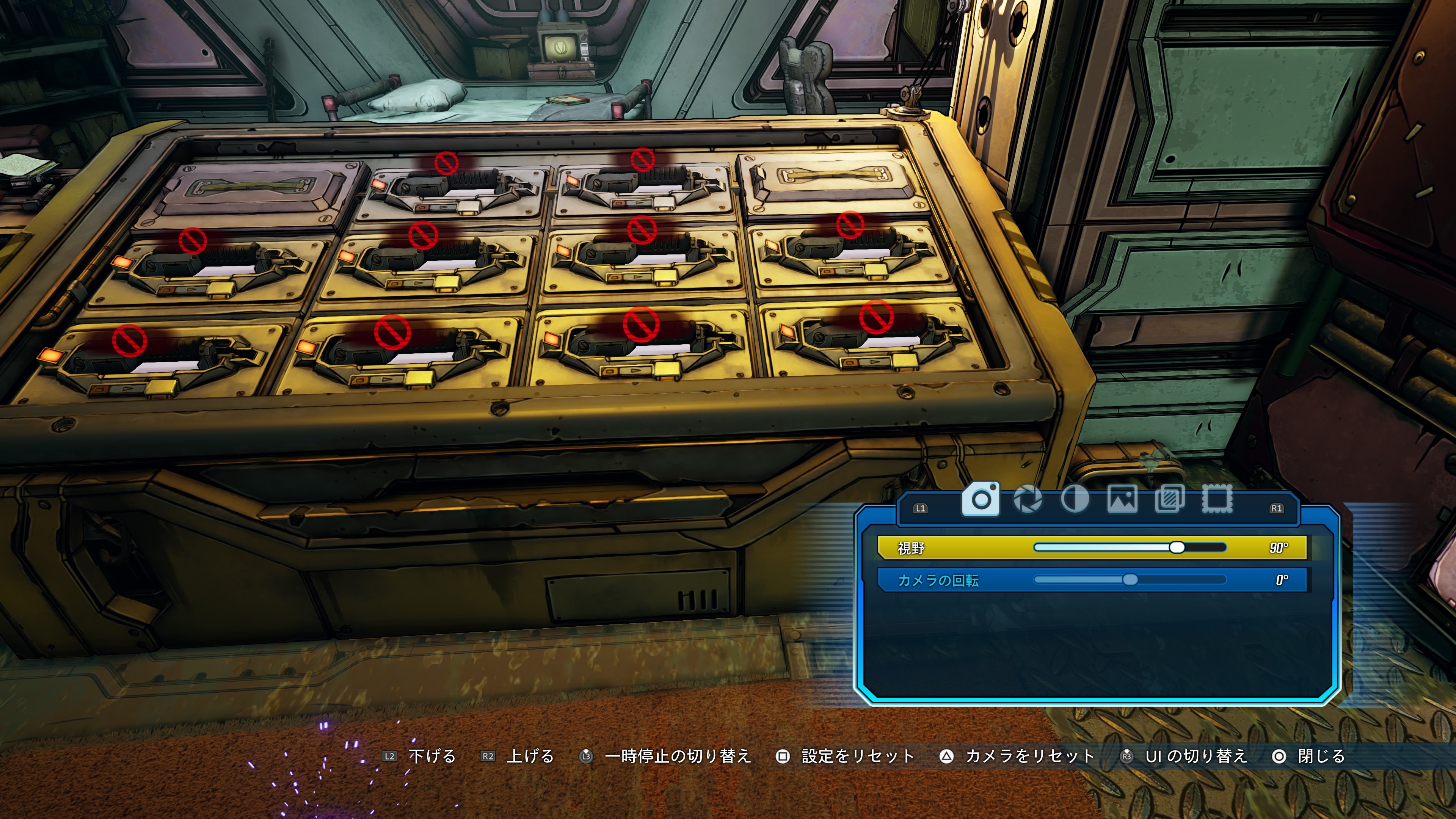This screenshot has height=819, width=1456.
Task: Open the hatched overlay layers tab
Action: point(1169,500)
